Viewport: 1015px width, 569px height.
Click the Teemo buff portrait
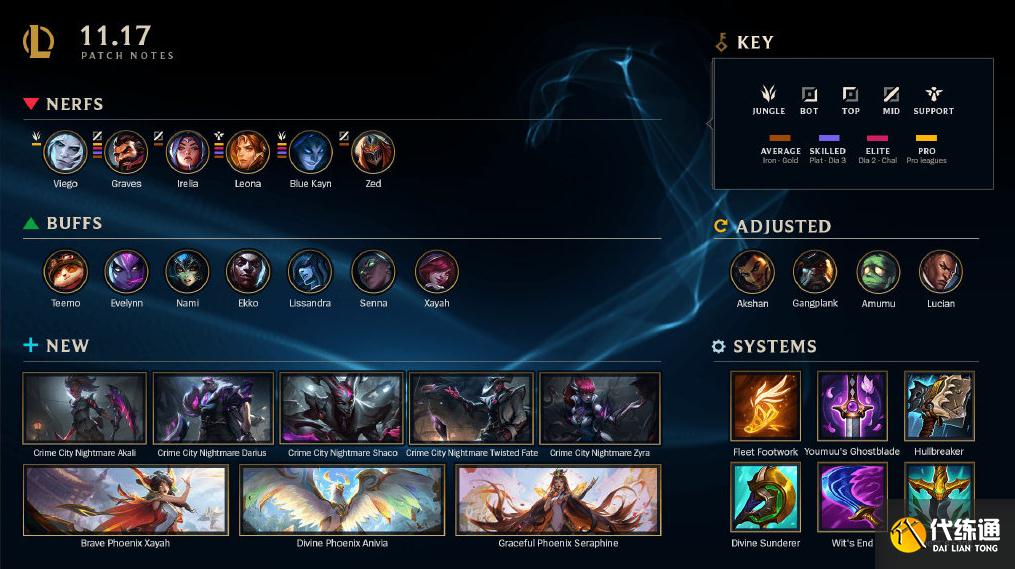[x=66, y=272]
